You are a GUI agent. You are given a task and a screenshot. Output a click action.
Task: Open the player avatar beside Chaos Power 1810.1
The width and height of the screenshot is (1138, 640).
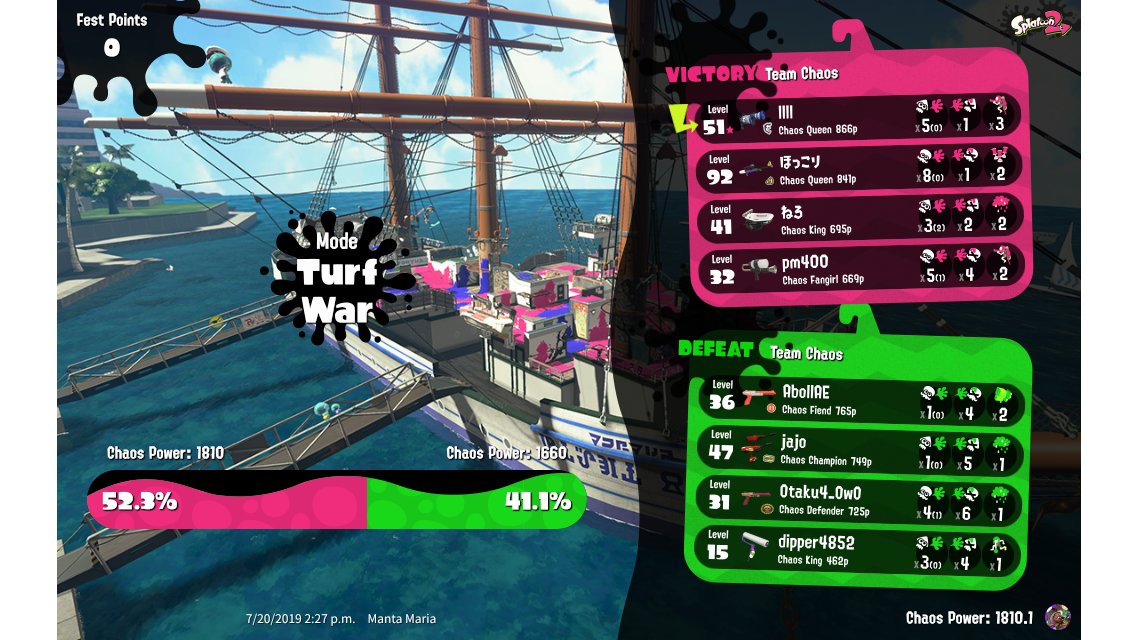(x=1057, y=616)
